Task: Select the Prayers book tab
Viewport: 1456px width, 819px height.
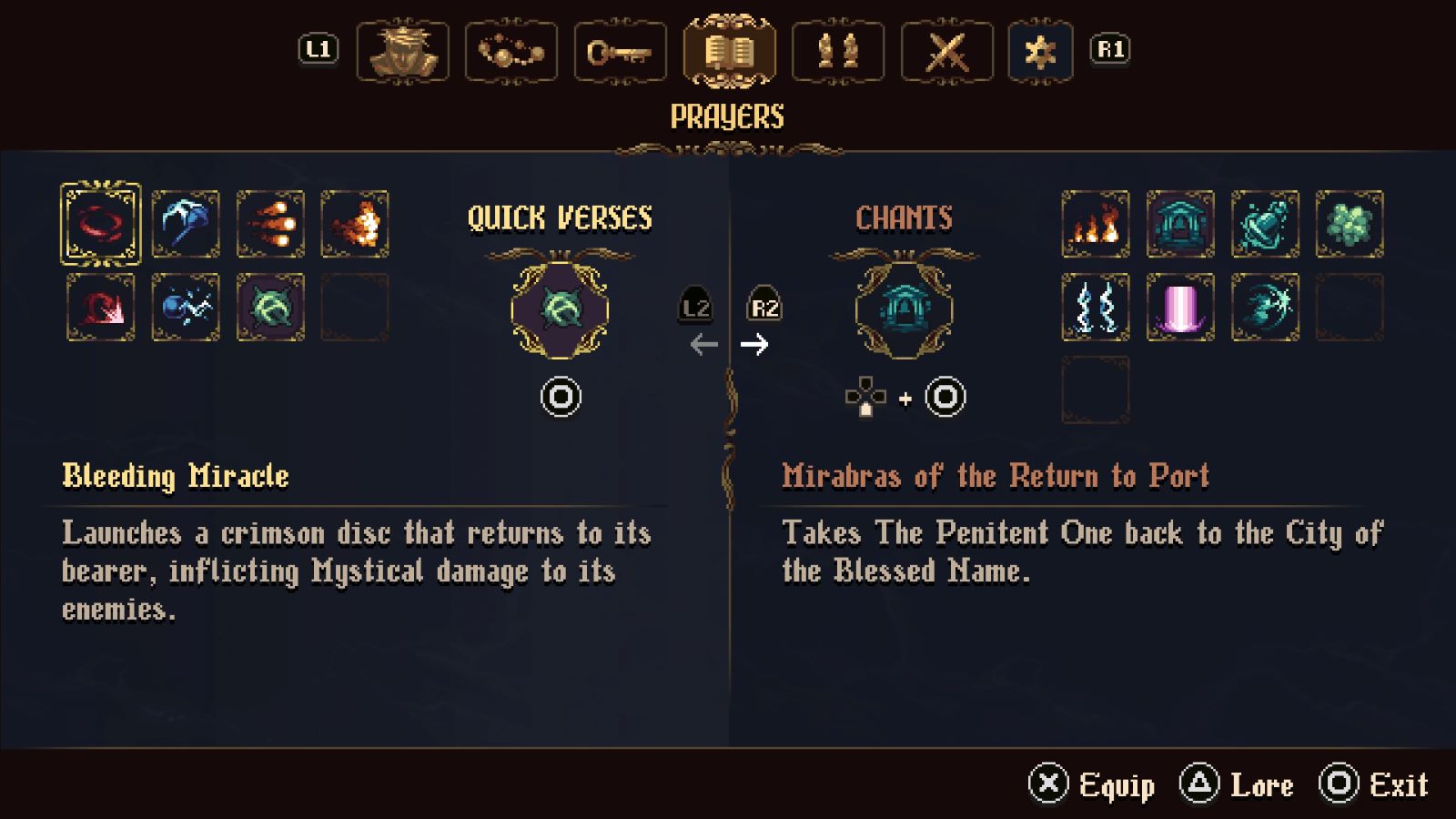Action: tap(729, 51)
